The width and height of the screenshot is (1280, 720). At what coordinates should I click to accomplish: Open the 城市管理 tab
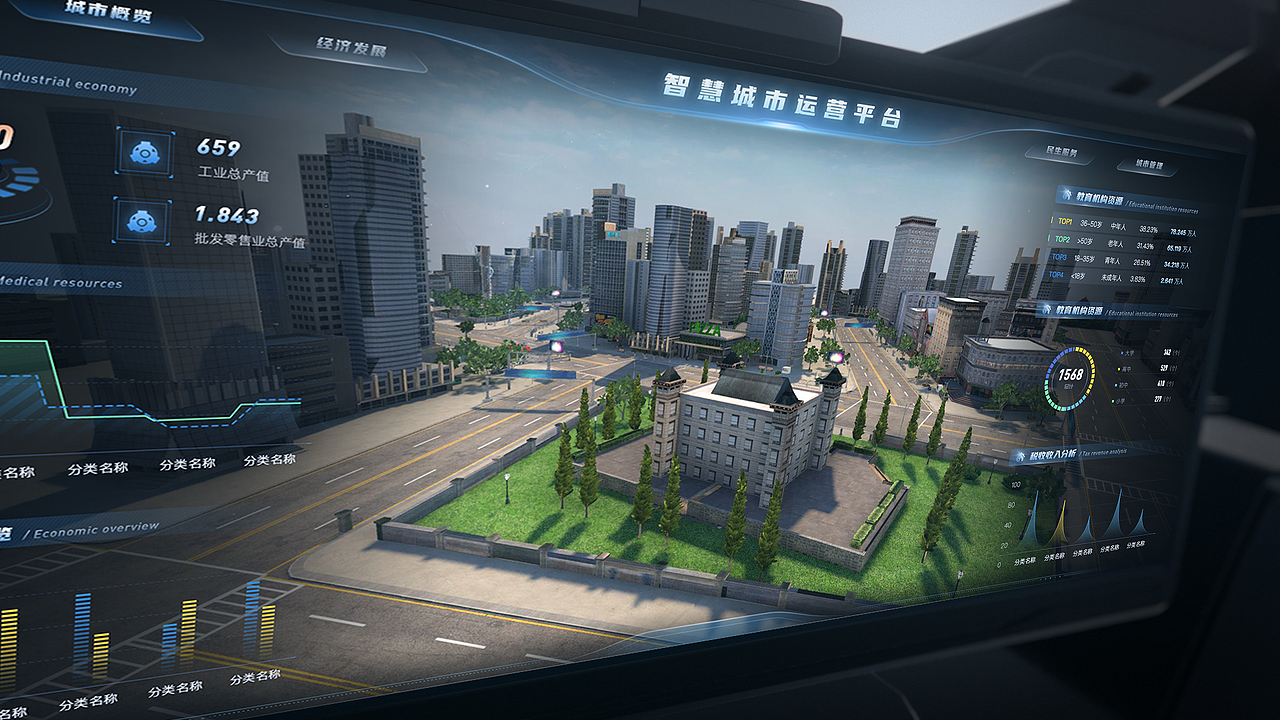point(1148,165)
